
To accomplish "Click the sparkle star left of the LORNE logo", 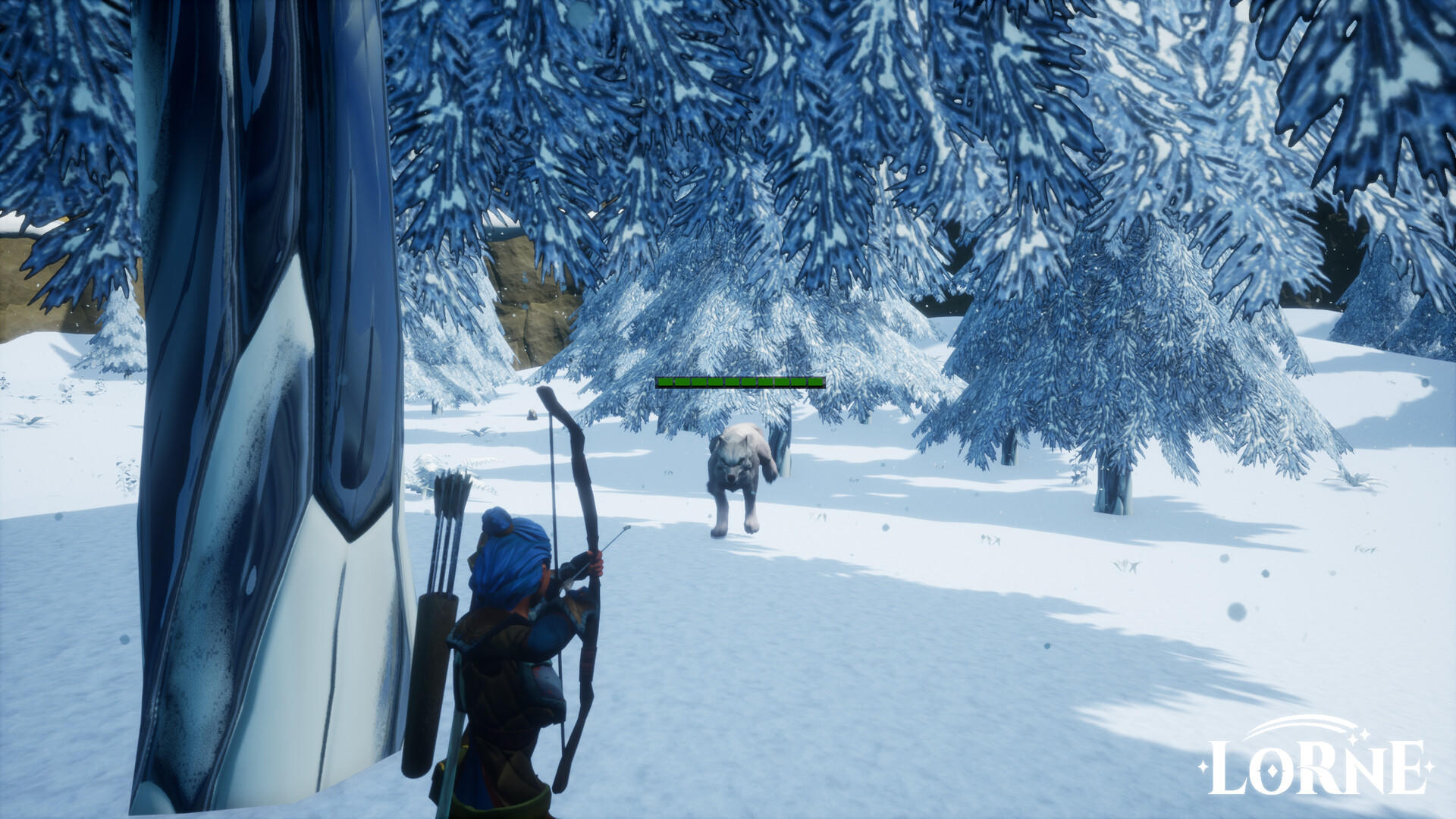I will coord(1203,768).
